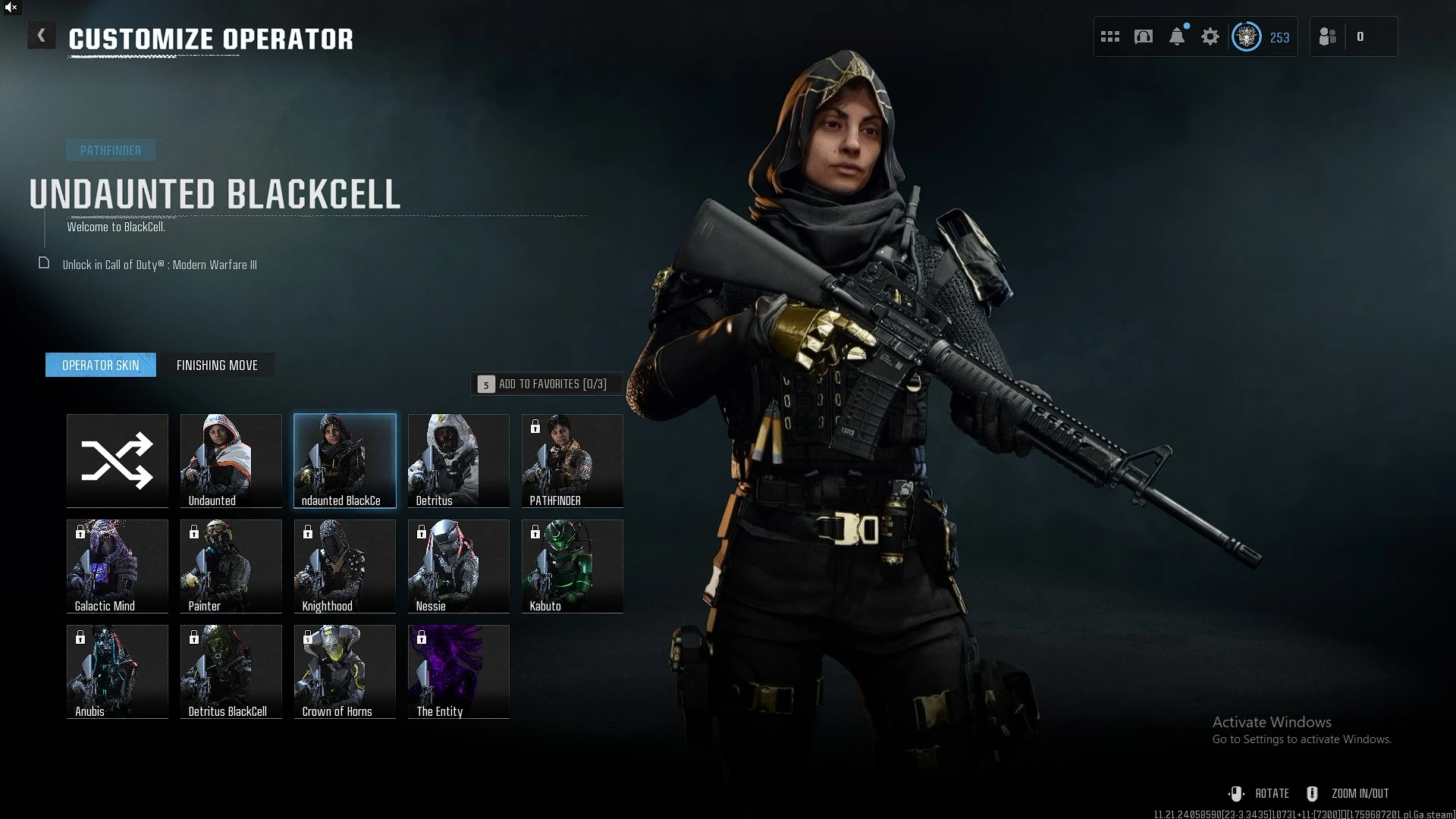Screen dimensions: 1456x819
Task: Pick the Detritus operator skin
Action: coord(459,460)
